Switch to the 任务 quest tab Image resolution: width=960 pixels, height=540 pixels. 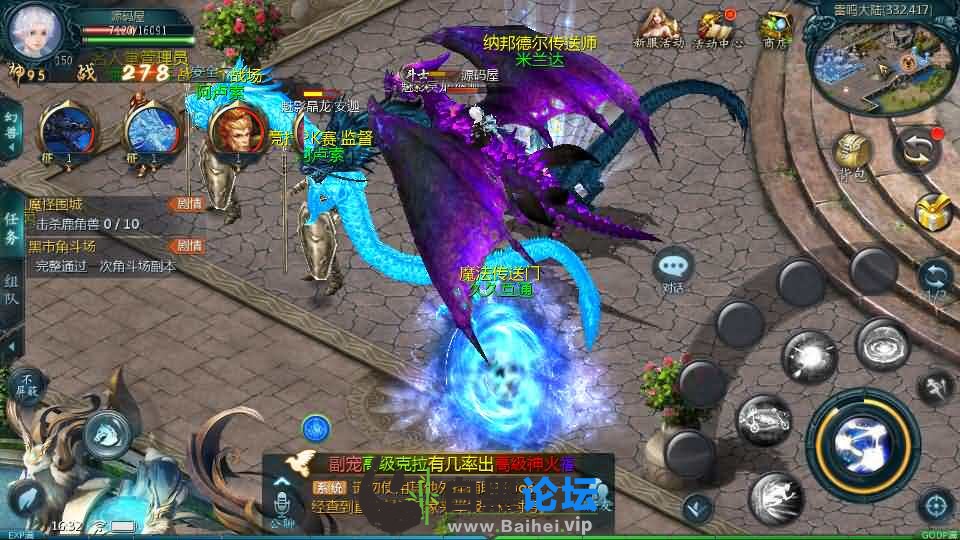pos(11,228)
